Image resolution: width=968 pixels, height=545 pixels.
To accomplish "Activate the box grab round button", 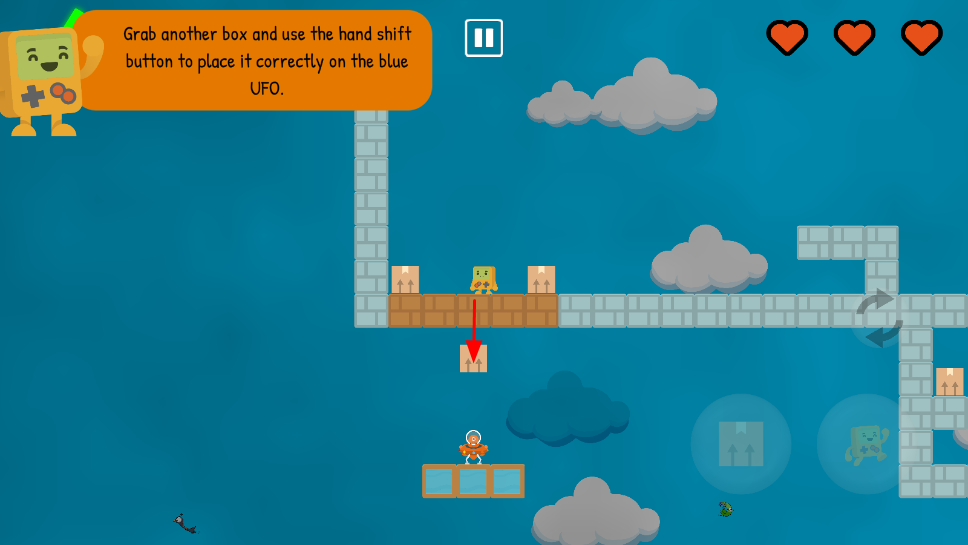I will 741,443.
